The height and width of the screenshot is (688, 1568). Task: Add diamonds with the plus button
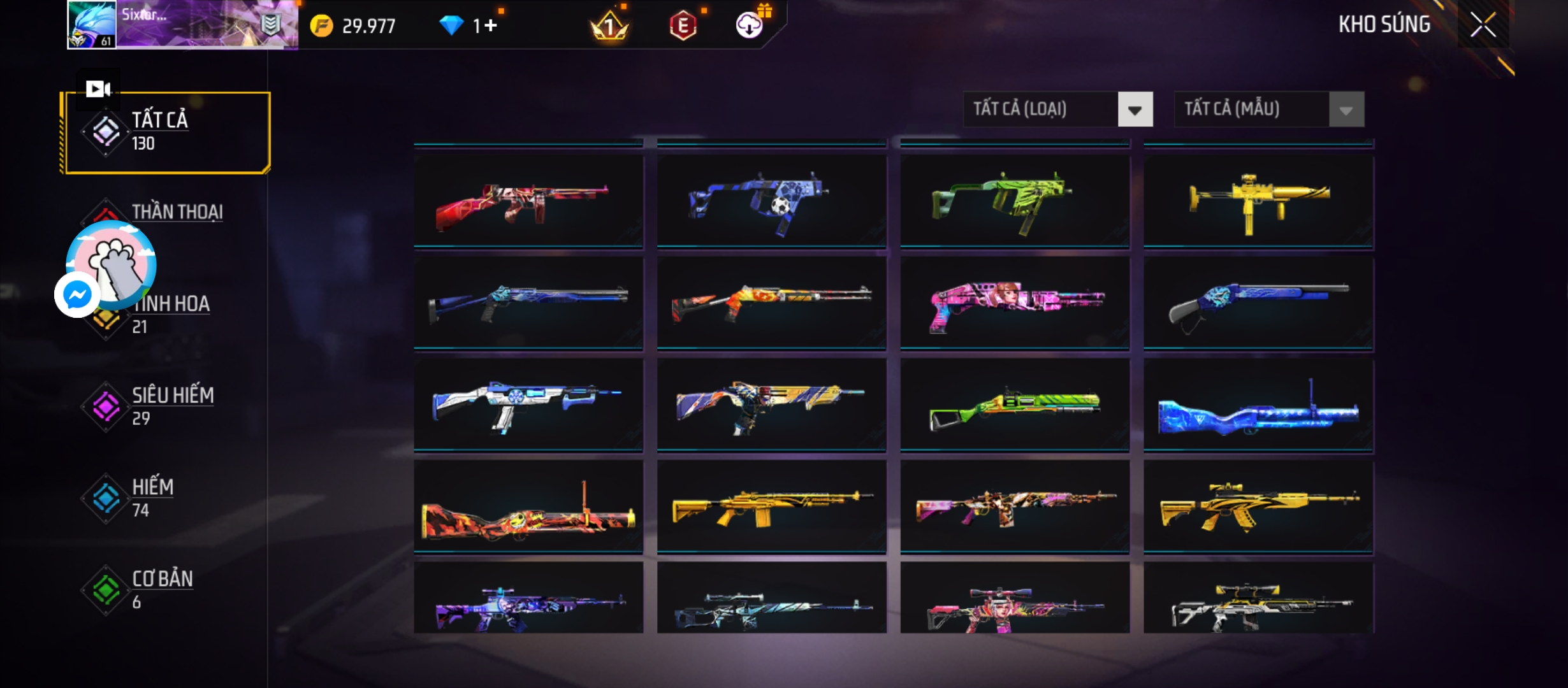coord(490,25)
